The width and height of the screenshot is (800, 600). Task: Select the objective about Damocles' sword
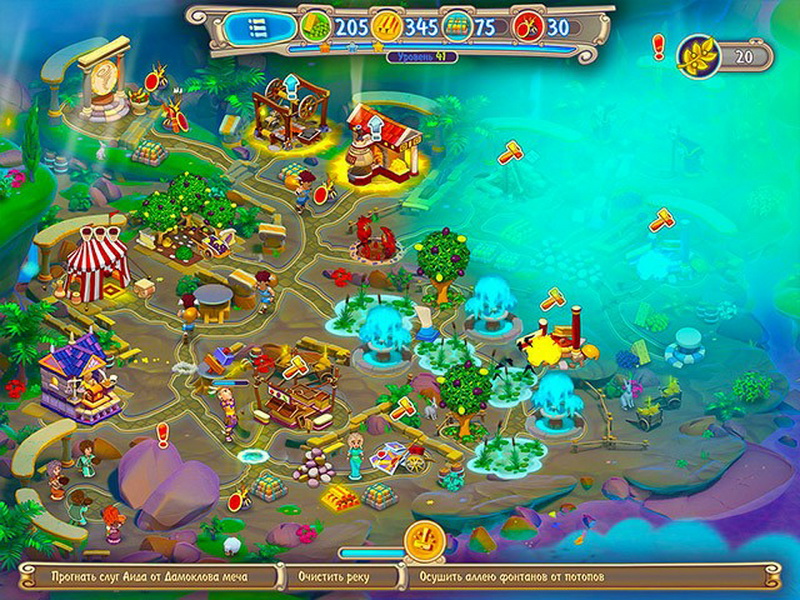(x=149, y=576)
